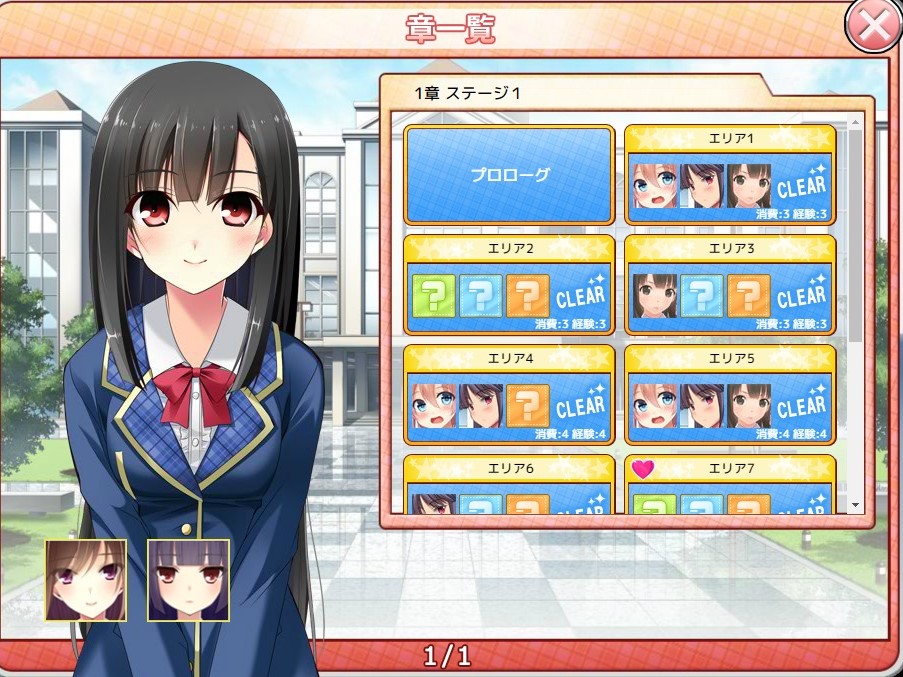Open the プロローグ prologue stage
The height and width of the screenshot is (677, 903).
pyautogui.click(x=509, y=175)
